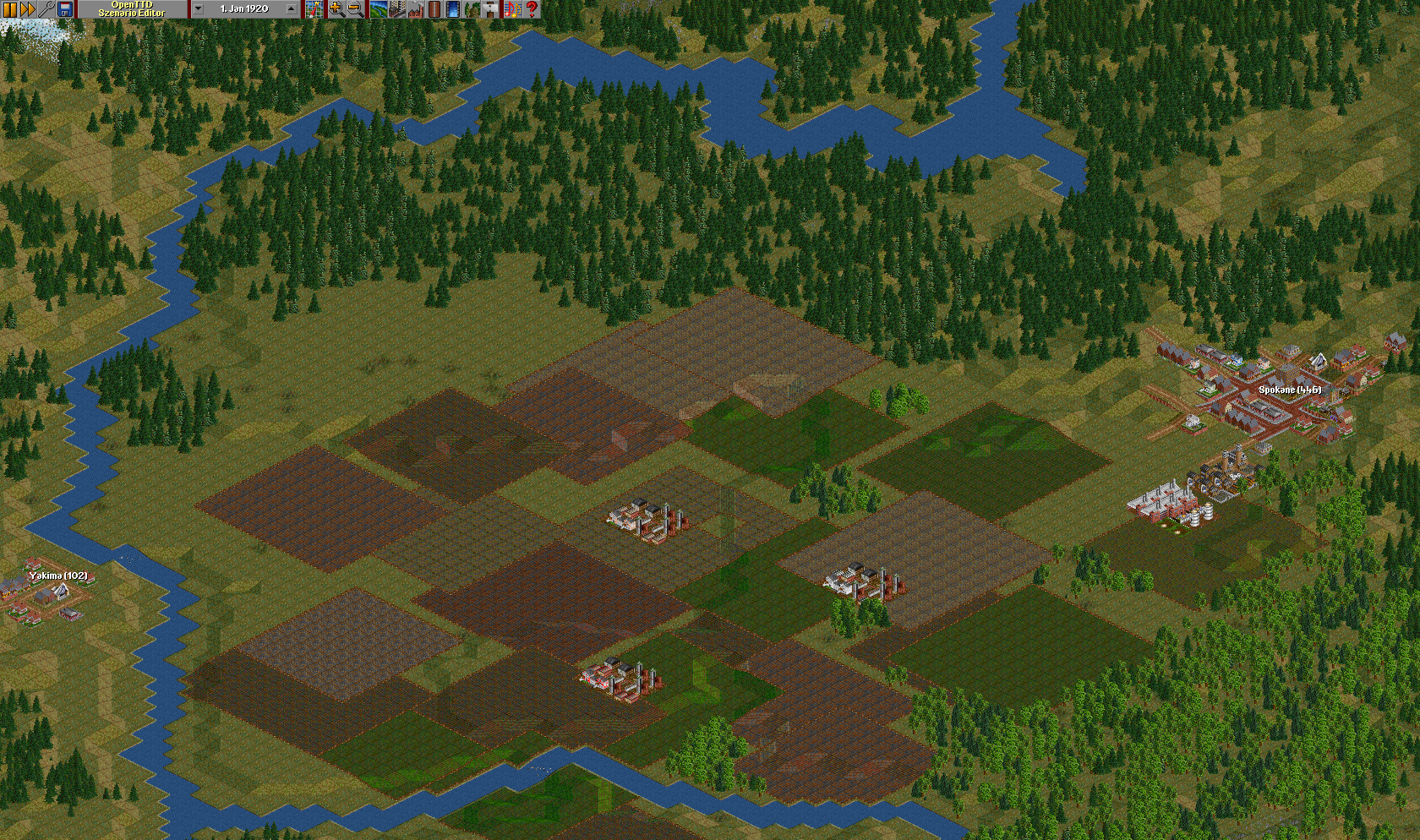Click the OpenTTD Scenario Editor title panel
Screen dimensions: 1420x840
coord(132,9)
